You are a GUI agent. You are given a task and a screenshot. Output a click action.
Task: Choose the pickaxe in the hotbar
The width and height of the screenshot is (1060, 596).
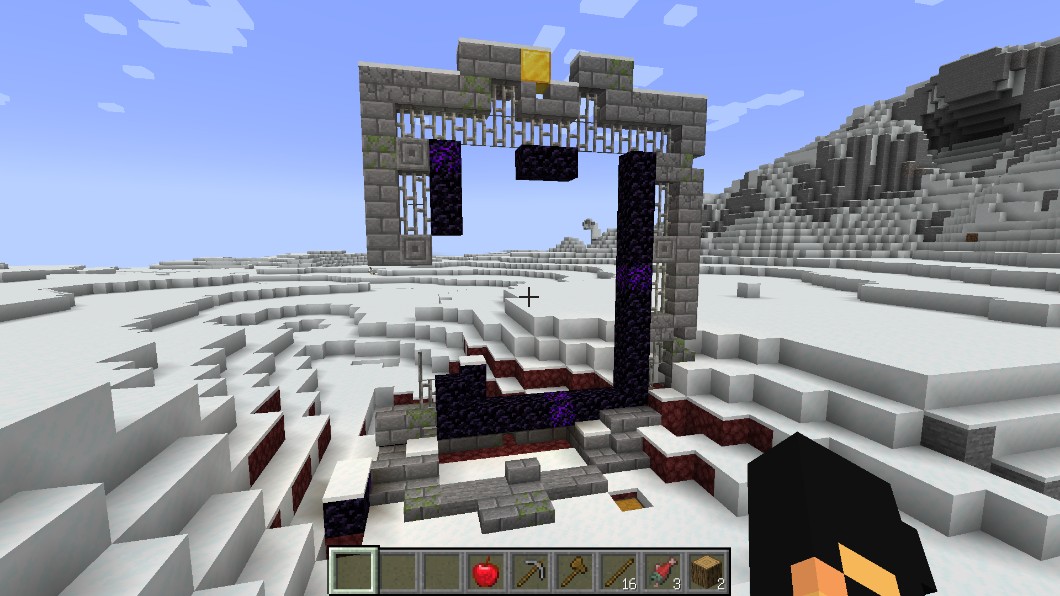529,572
